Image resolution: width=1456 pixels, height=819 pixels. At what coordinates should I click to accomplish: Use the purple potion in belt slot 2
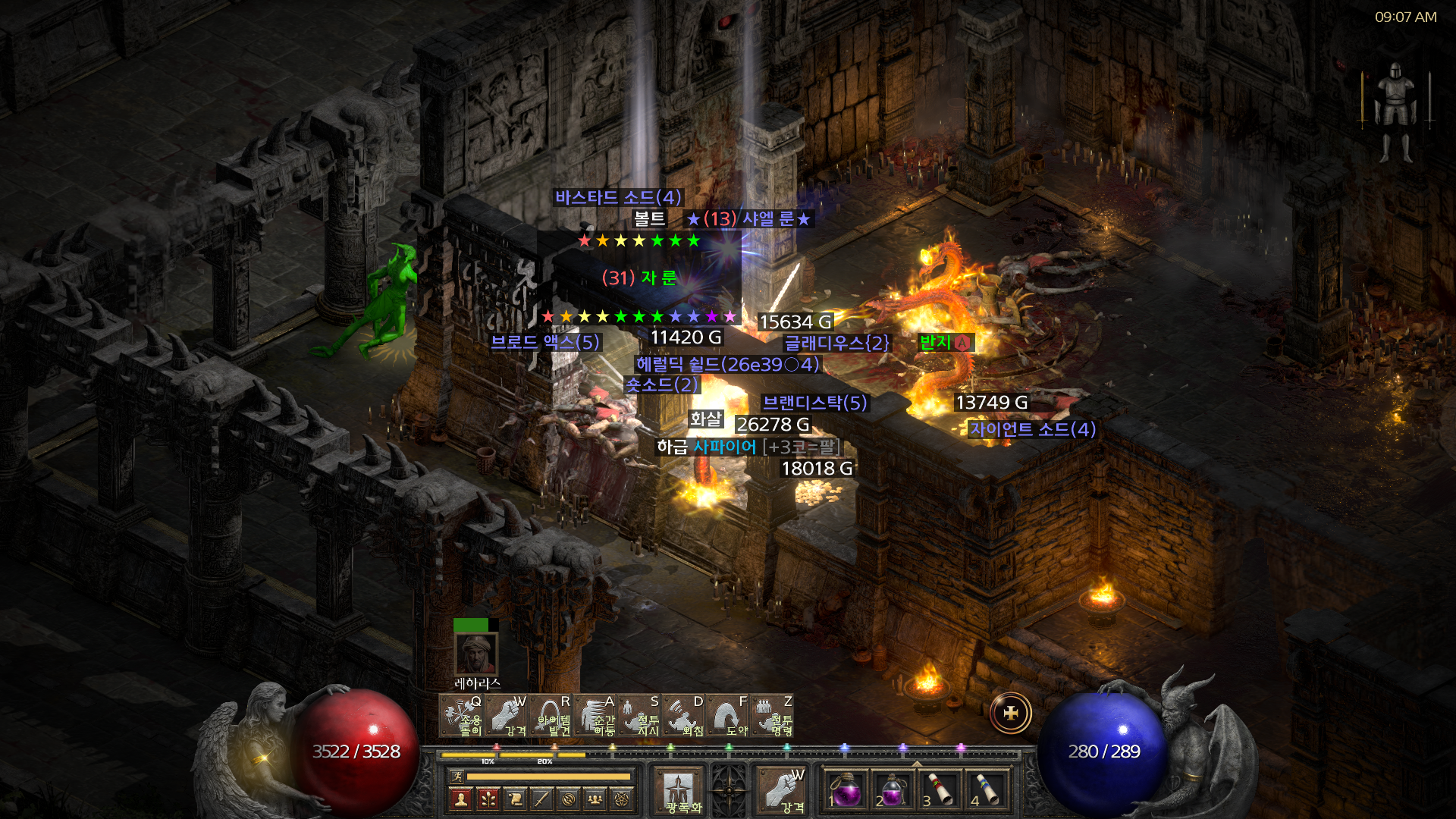click(x=892, y=790)
